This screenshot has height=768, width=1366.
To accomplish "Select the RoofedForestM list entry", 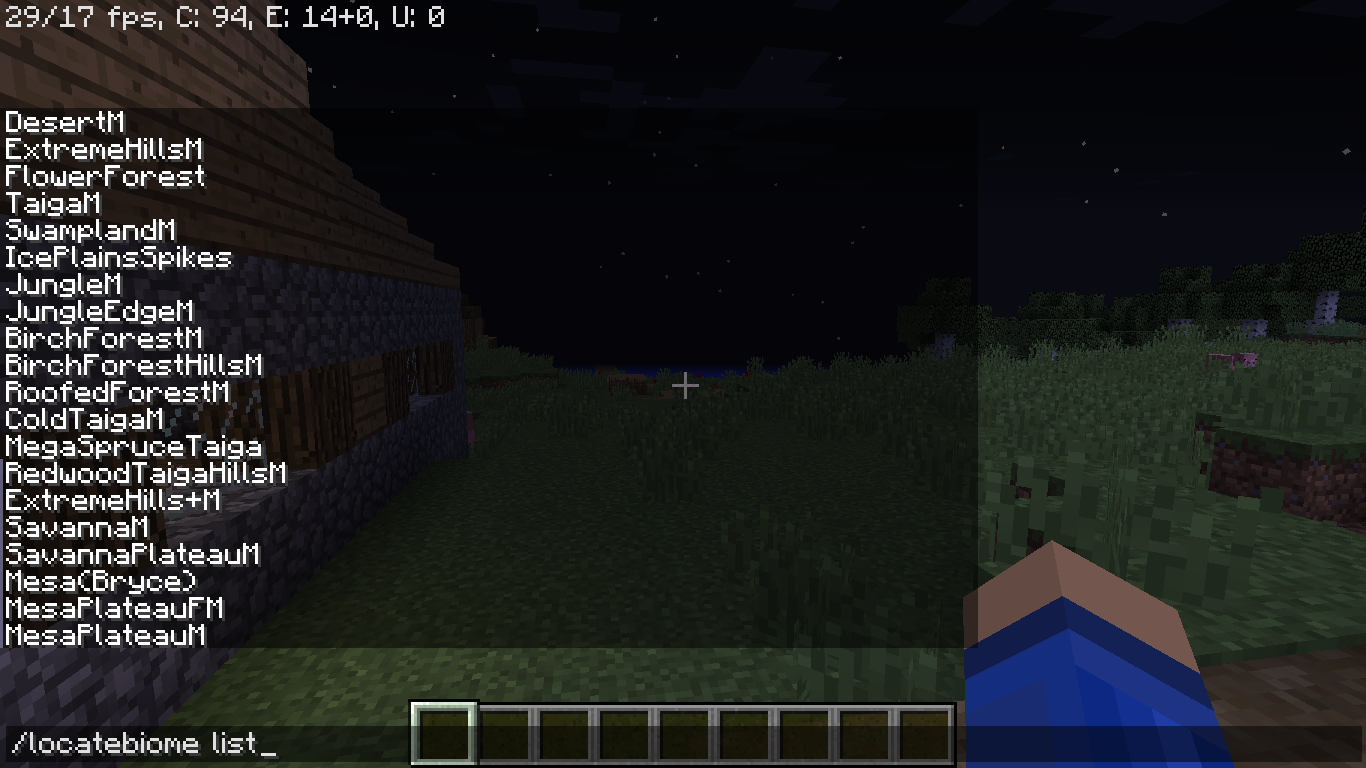I will (114, 393).
